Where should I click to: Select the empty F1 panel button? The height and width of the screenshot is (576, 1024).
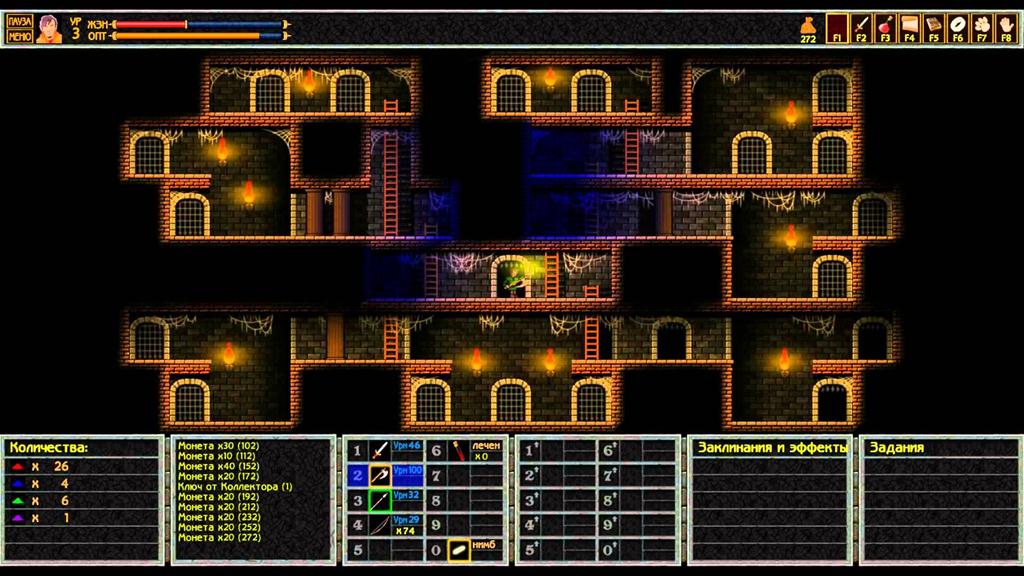[x=836, y=25]
